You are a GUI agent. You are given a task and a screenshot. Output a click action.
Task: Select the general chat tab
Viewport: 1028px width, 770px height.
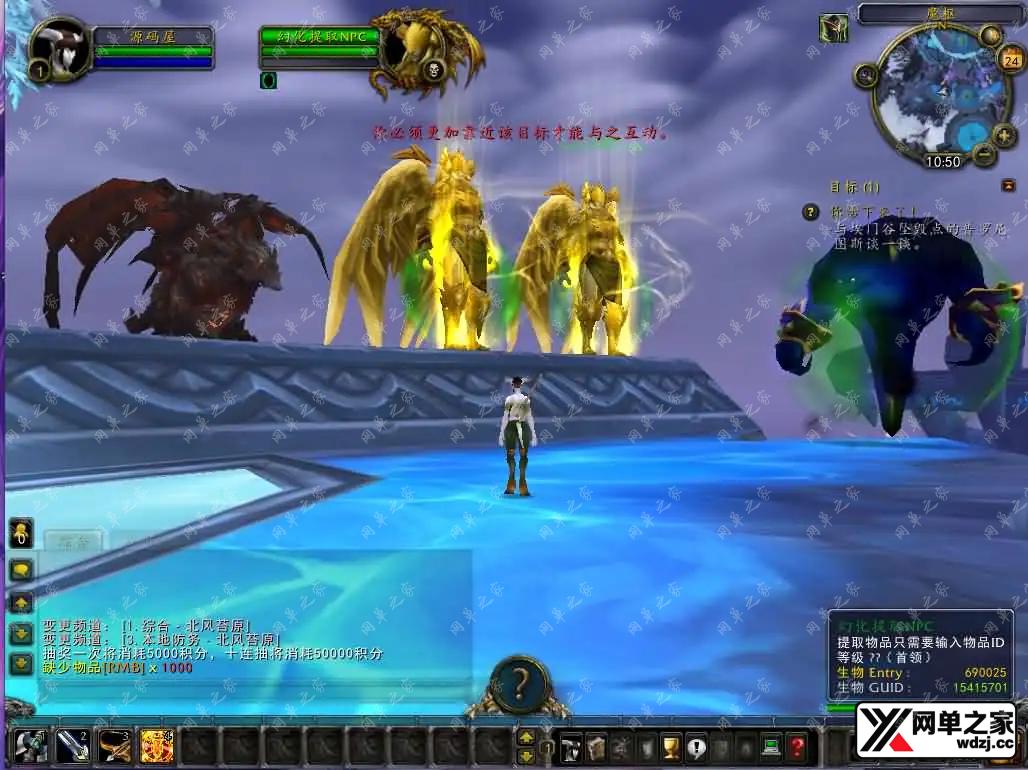pos(73,542)
